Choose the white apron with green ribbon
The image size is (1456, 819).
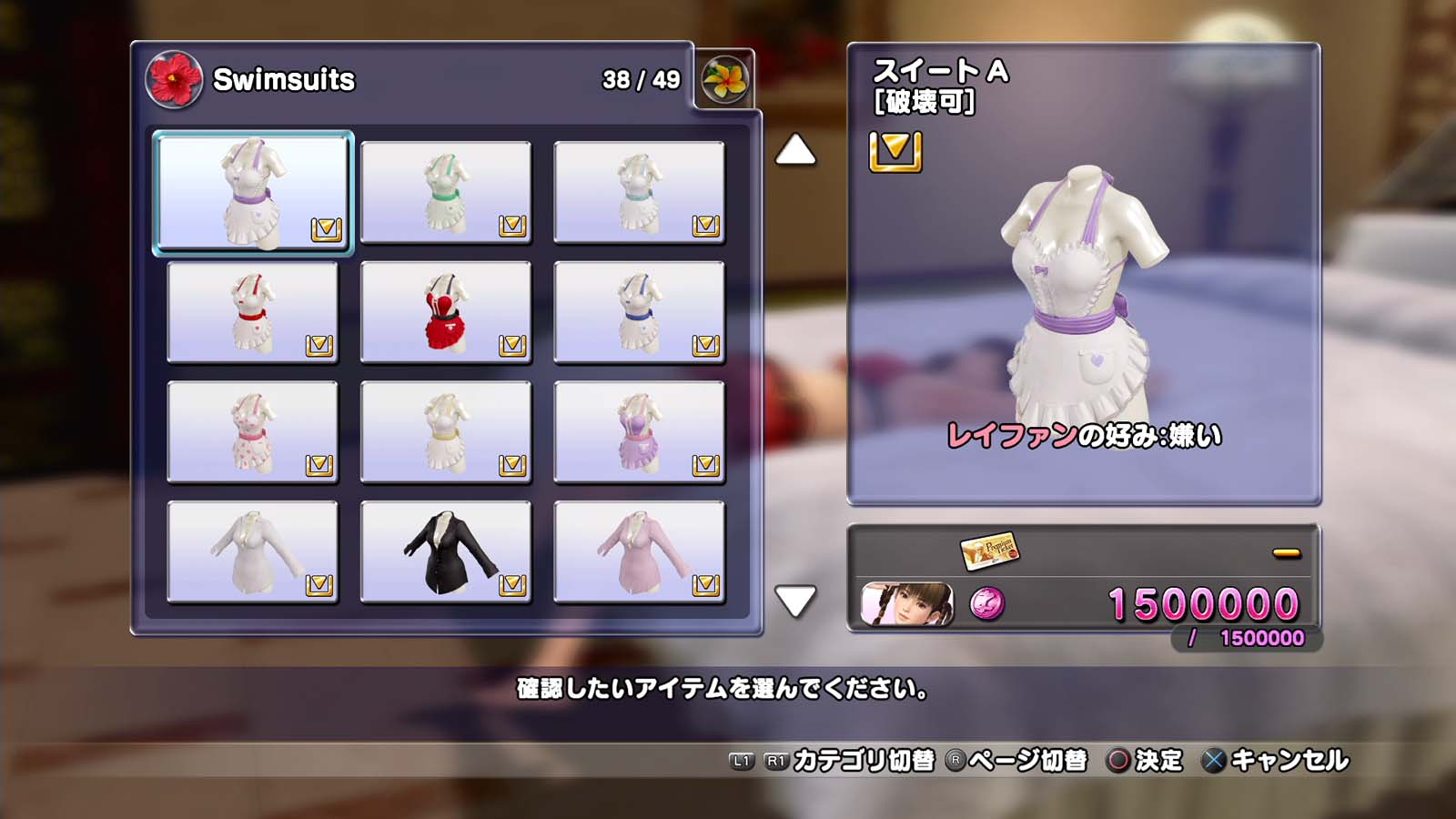click(x=446, y=192)
